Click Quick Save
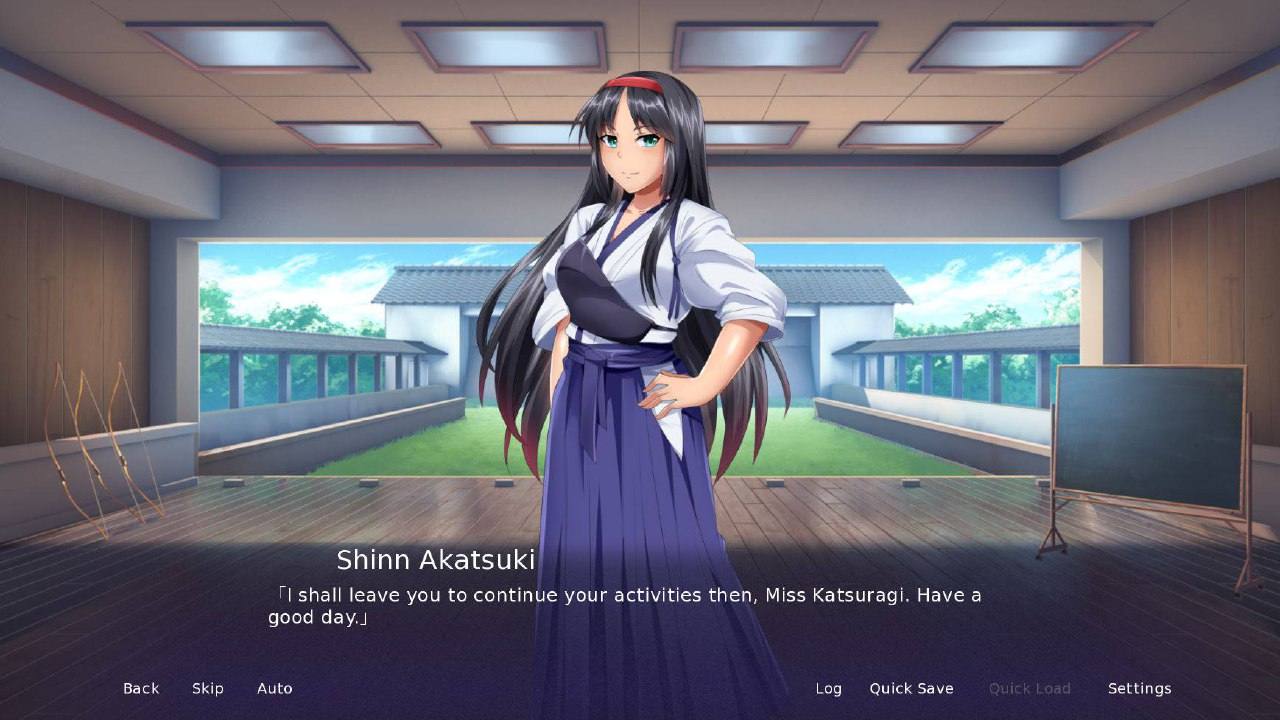The height and width of the screenshot is (720, 1280). tap(911, 688)
